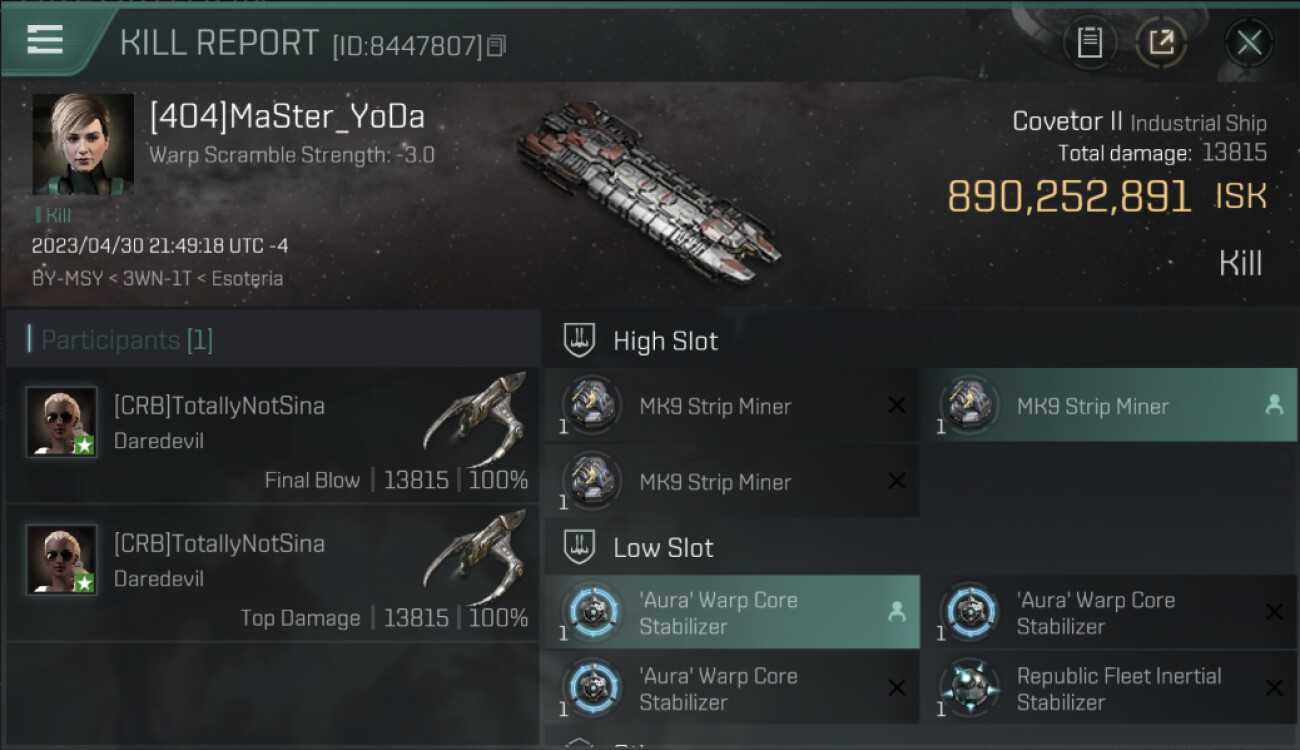Copy the kill report ID
The height and width of the screenshot is (750, 1300).
click(x=497, y=45)
